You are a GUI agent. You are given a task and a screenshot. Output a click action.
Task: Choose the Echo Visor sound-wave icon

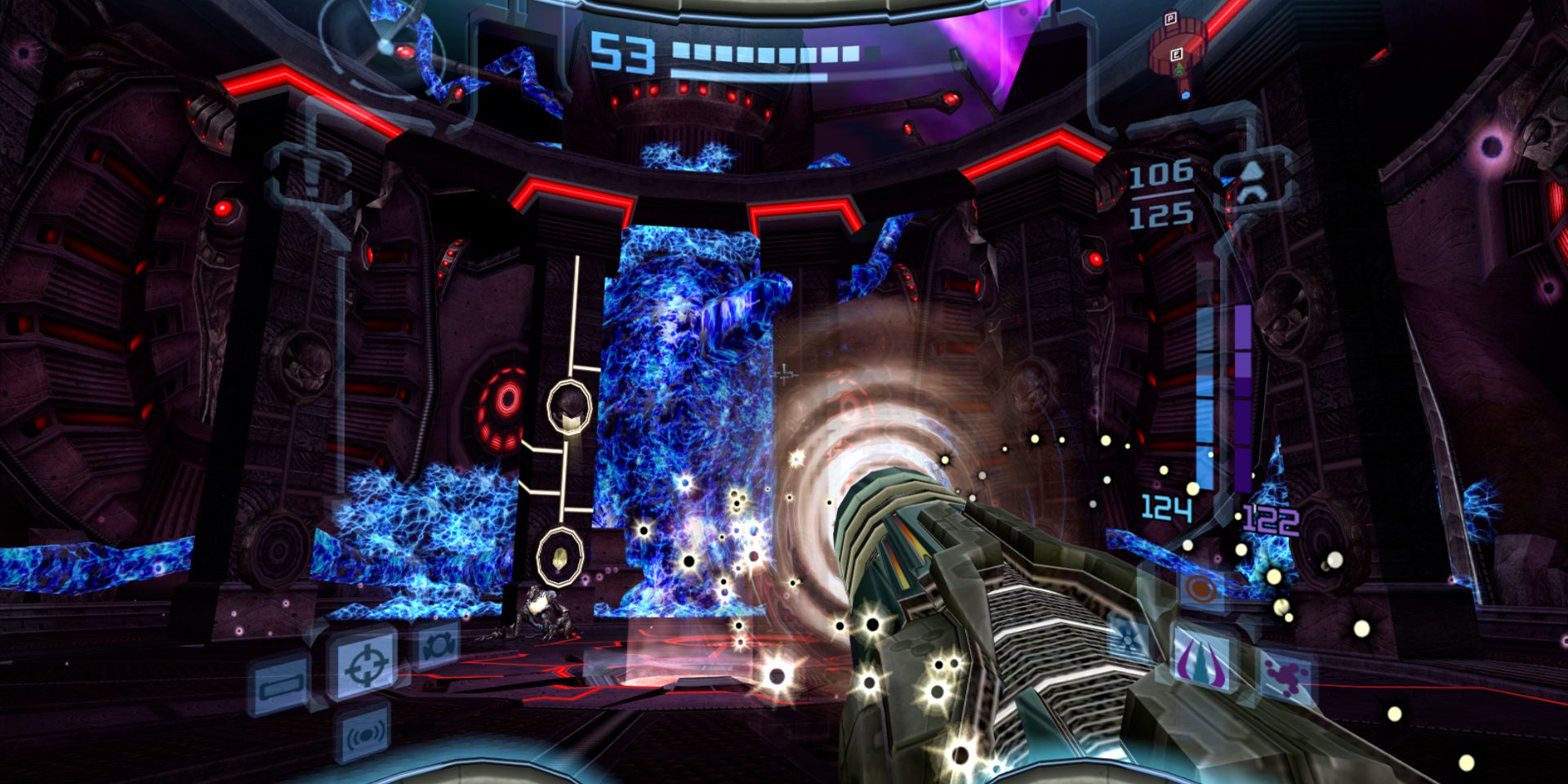tap(364, 737)
